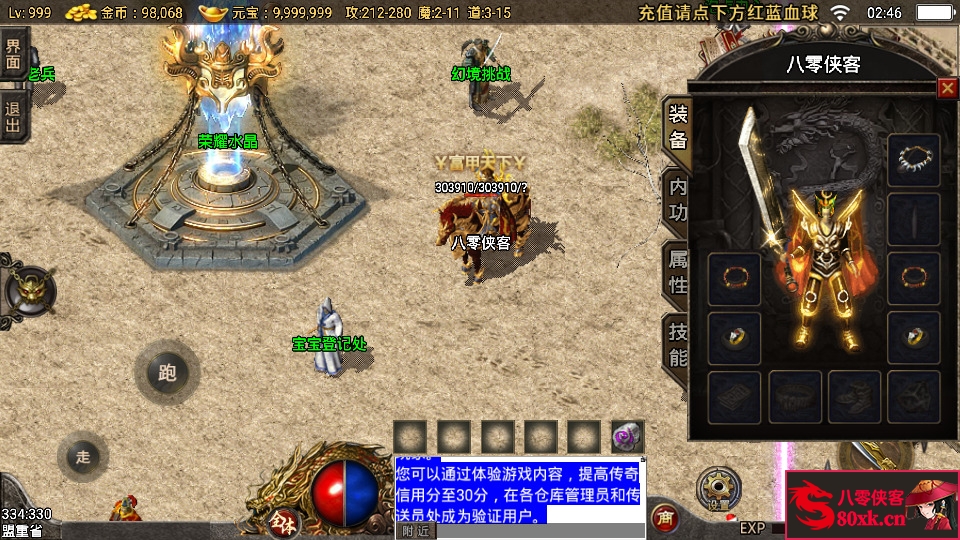This screenshot has height=540, width=960.
Task: Open the chat message box
Action: pyautogui.click(x=518, y=490)
